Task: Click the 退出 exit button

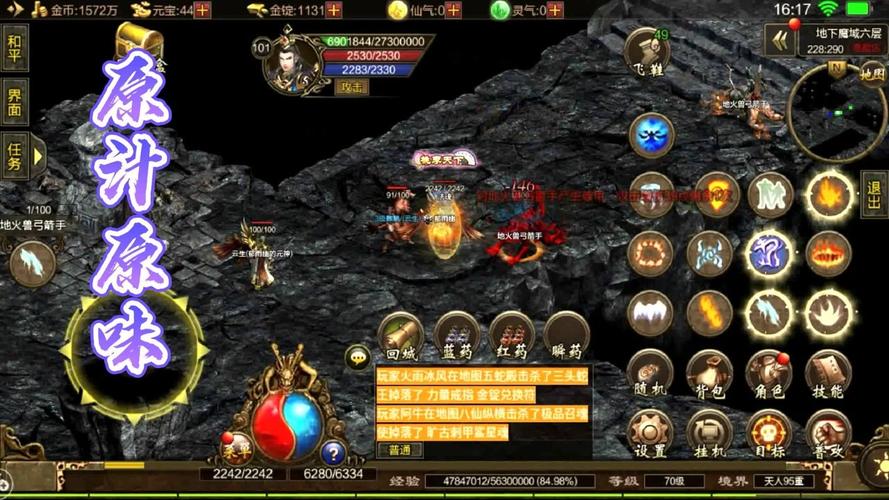Action: click(x=874, y=193)
